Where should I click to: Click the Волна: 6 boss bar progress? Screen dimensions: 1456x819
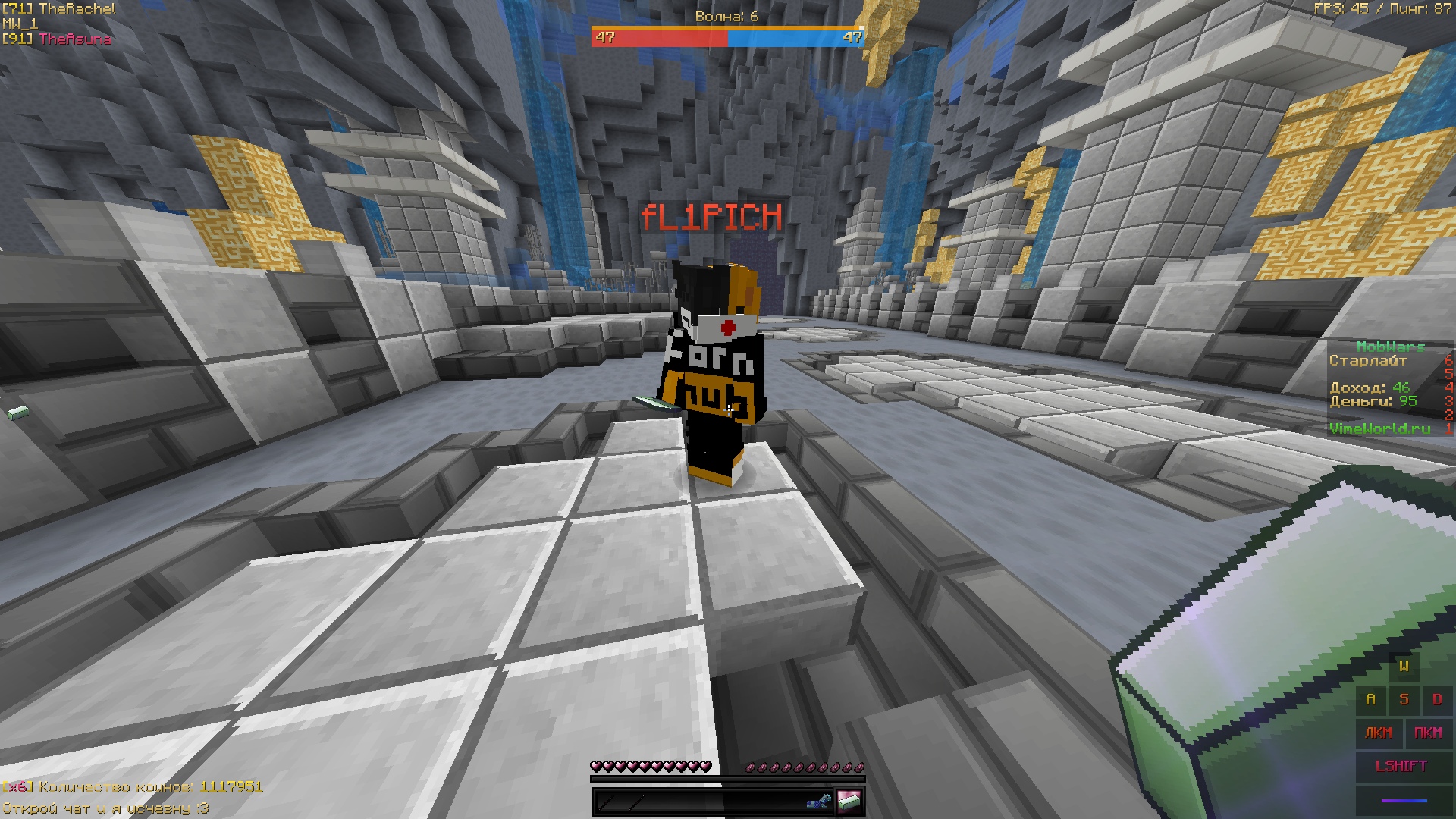(x=726, y=34)
